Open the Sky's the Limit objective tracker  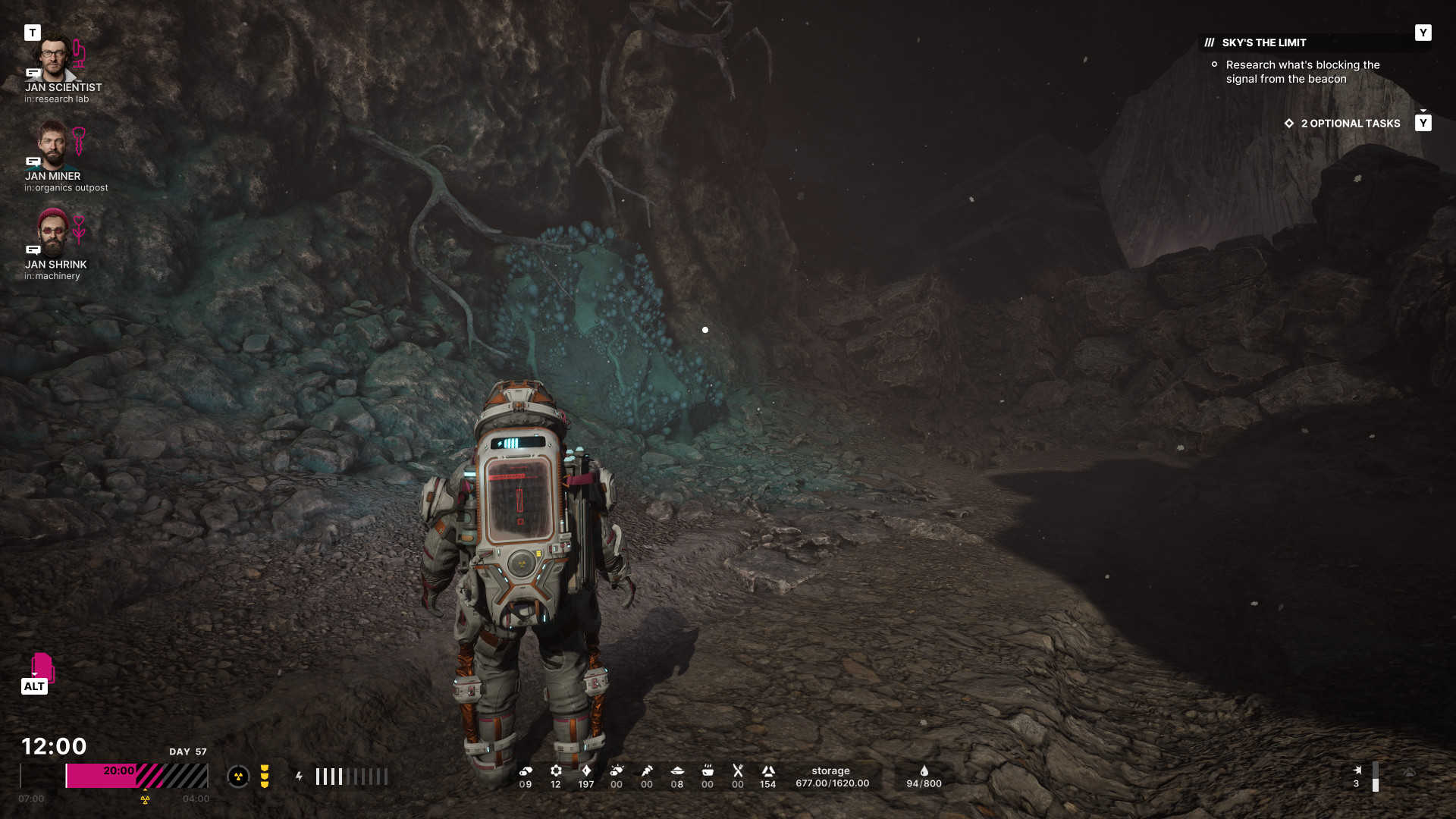pyautogui.click(x=1264, y=42)
